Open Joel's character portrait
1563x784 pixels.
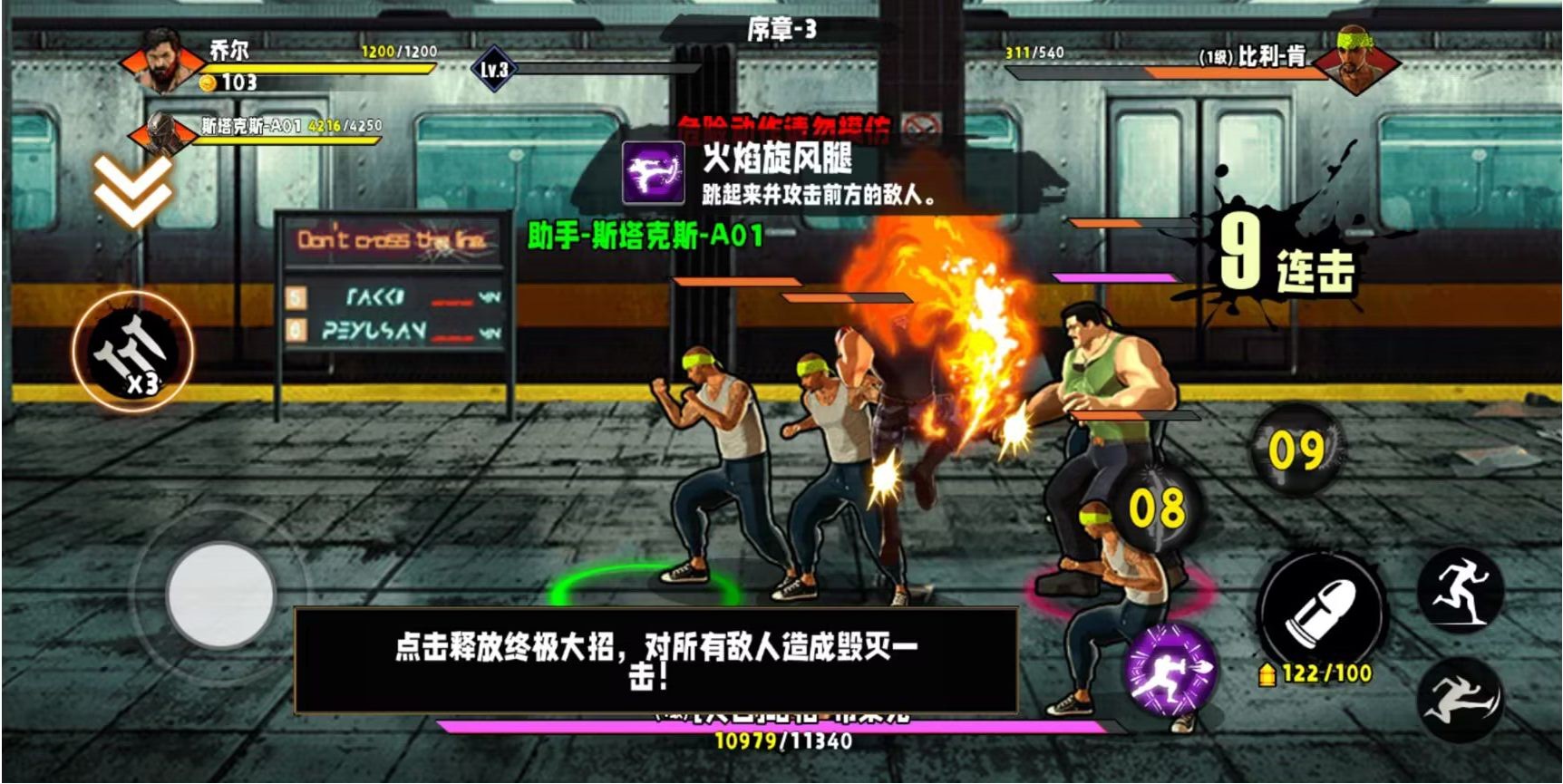163,62
